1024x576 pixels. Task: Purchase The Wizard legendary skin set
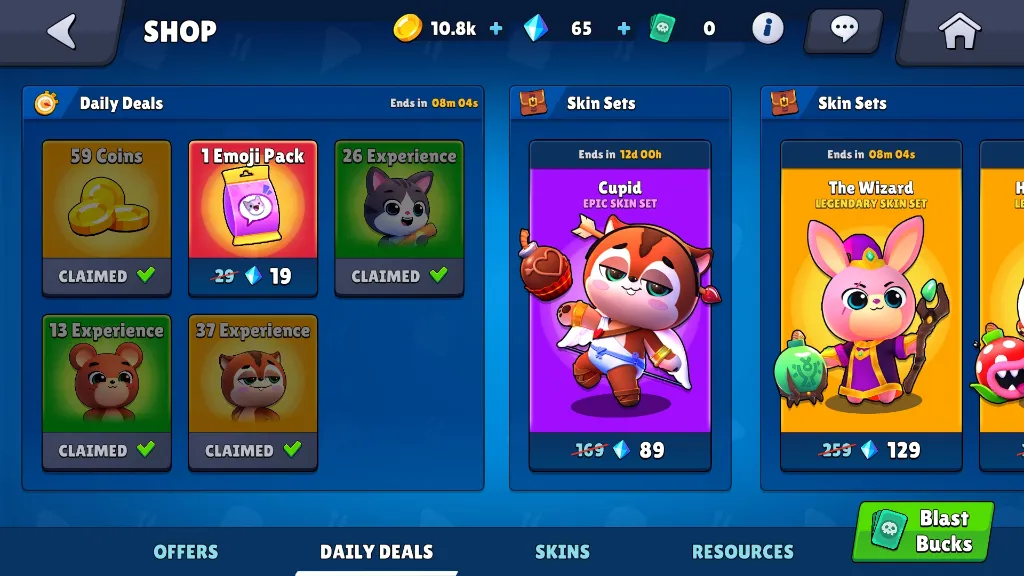point(871,305)
